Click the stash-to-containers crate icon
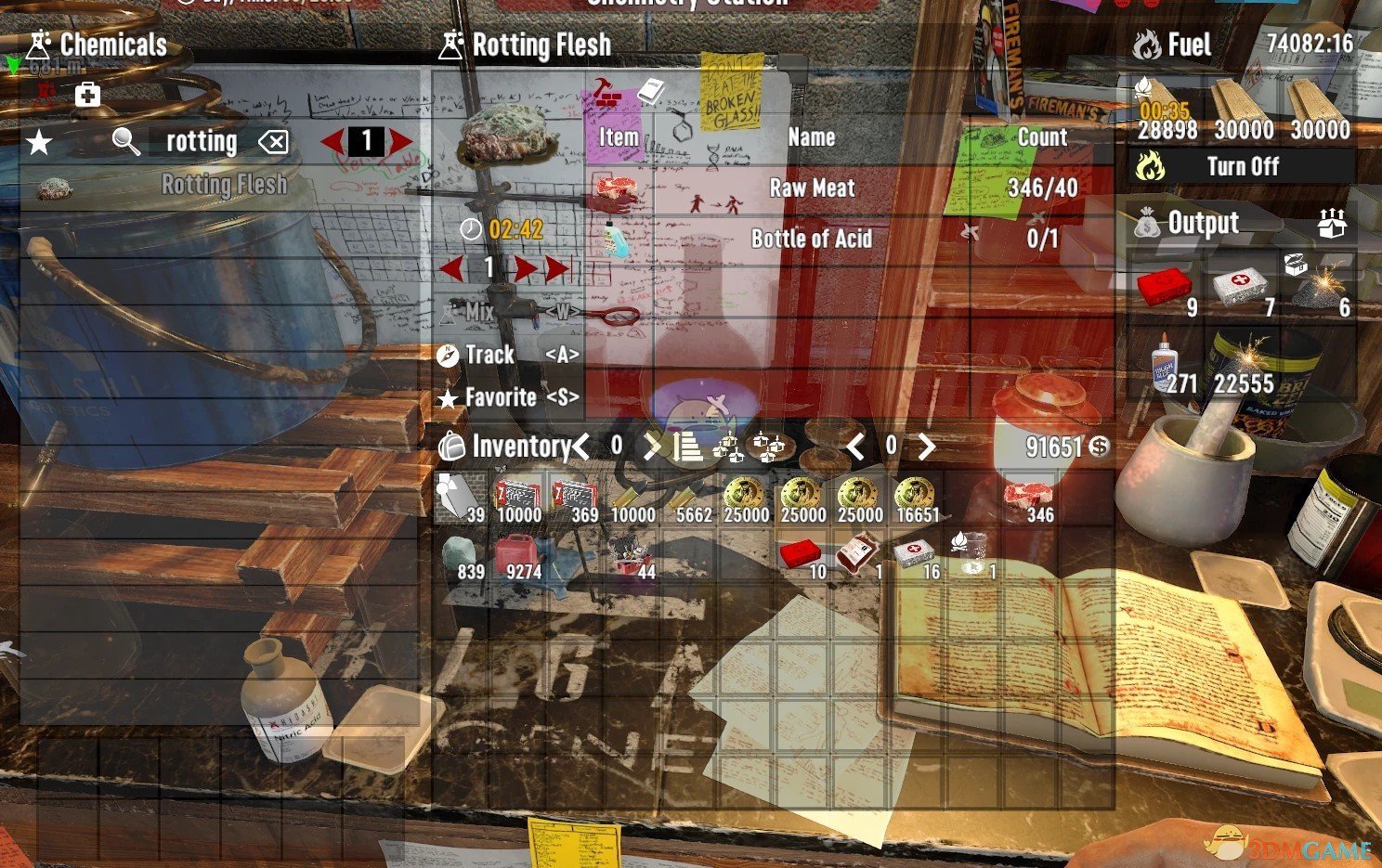 click(769, 447)
